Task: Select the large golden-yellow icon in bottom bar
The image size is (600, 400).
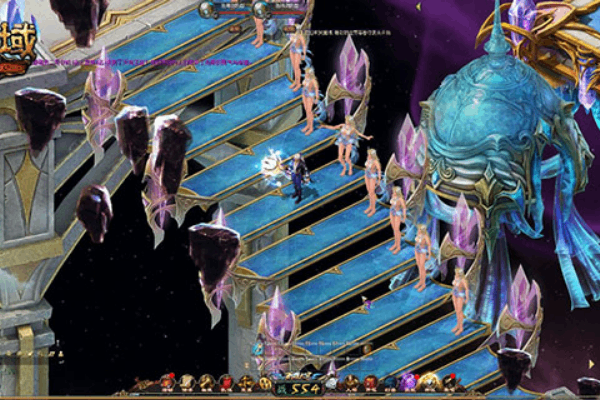Action: pyautogui.click(x=429, y=381)
